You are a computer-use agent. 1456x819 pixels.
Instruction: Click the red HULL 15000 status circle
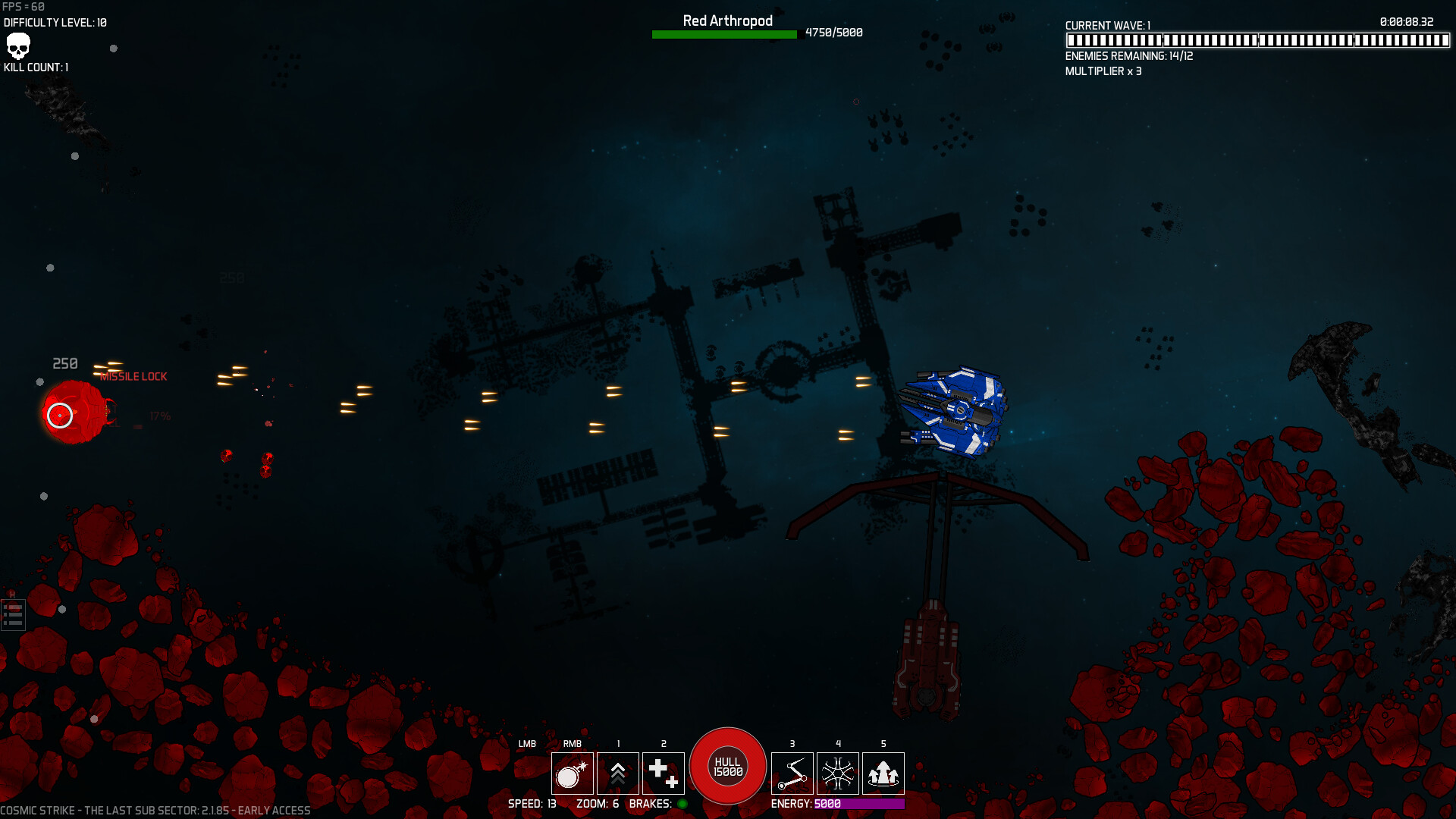pos(727,765)
